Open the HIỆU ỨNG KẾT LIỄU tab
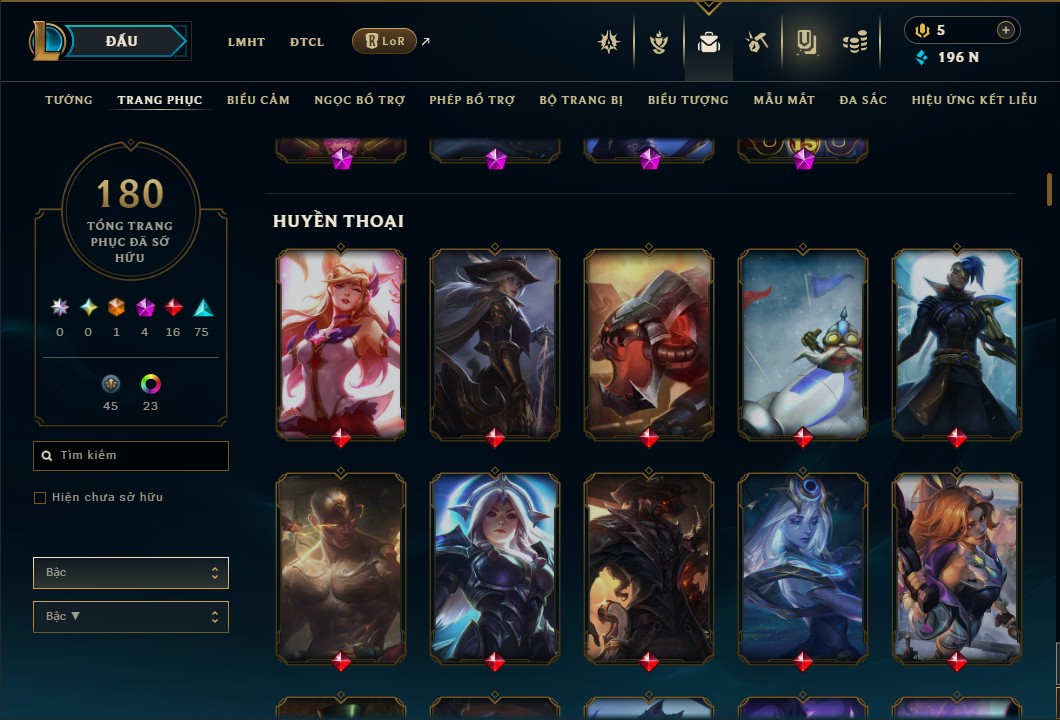Image resolution: width=1060 pixels, height=720 pixels. (975, 100)
